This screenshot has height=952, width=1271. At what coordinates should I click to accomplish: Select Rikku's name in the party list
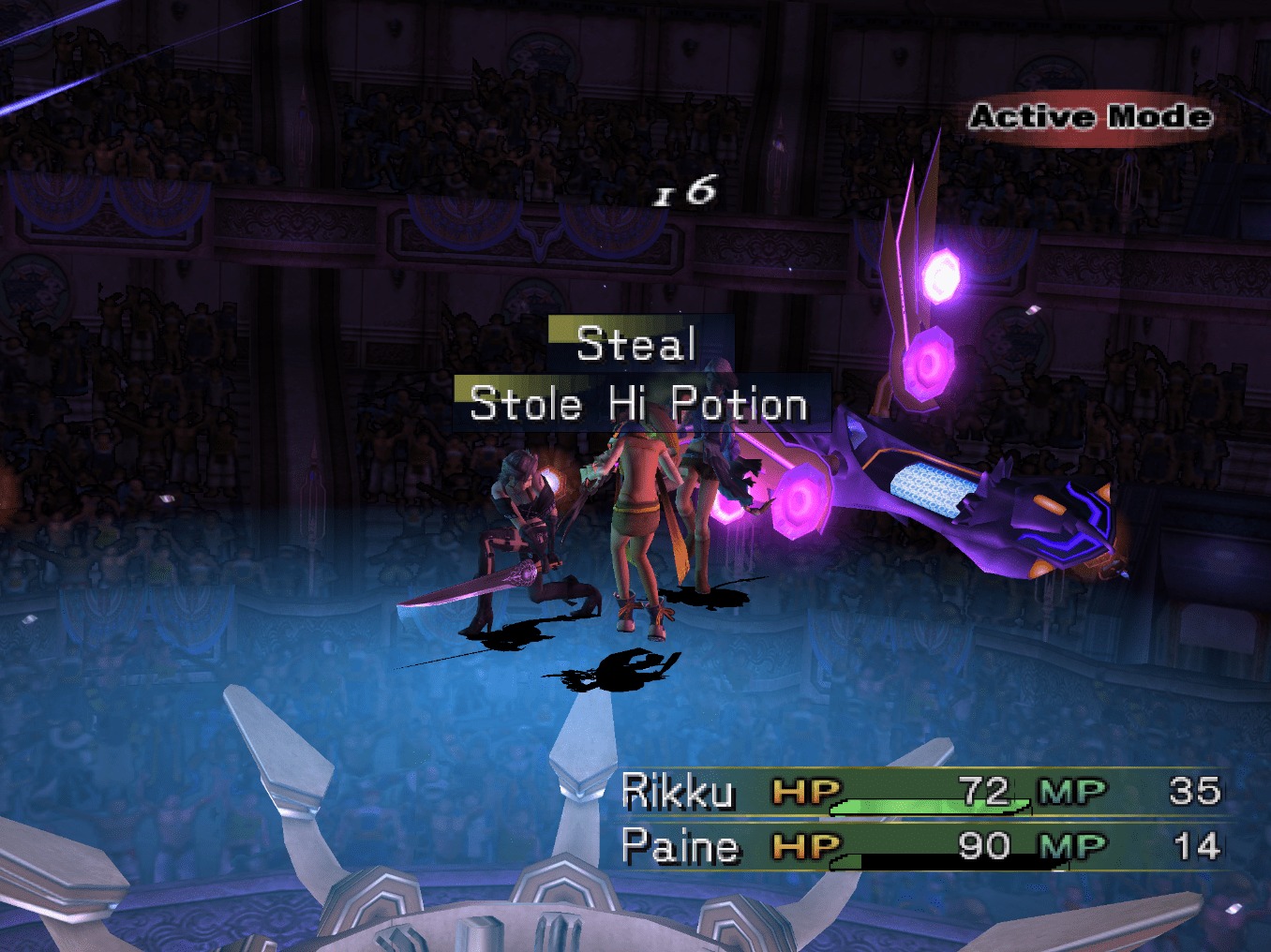coord(678,793)
